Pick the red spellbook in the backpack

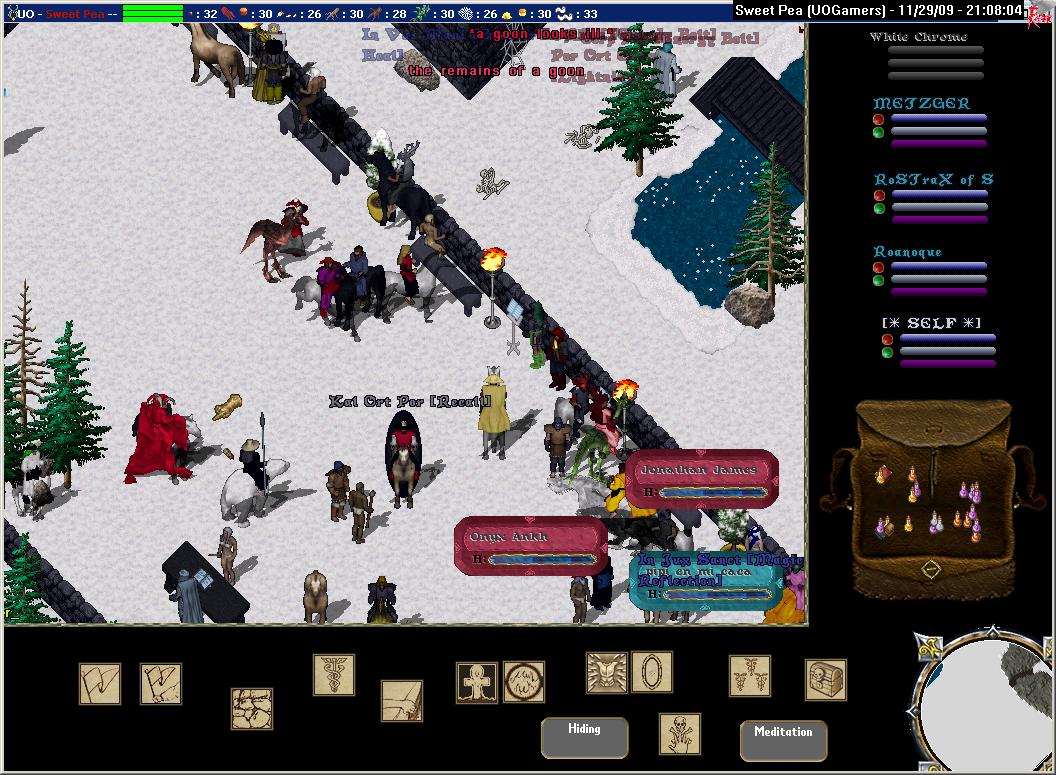[x=883, y=475]
